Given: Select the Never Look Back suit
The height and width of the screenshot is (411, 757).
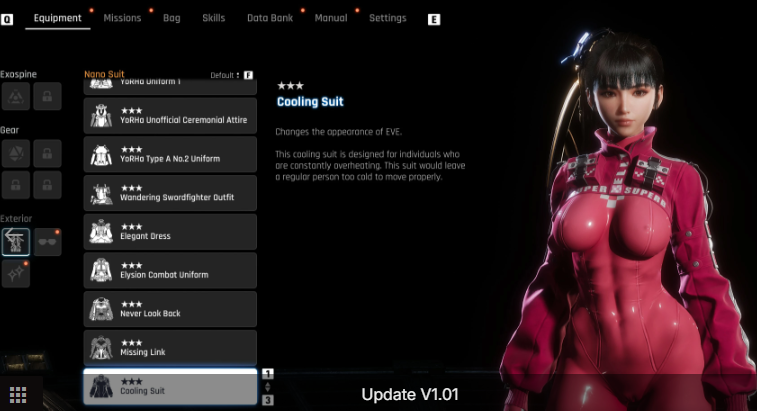Looking at the screenshot, I should [x=170, y=309].
